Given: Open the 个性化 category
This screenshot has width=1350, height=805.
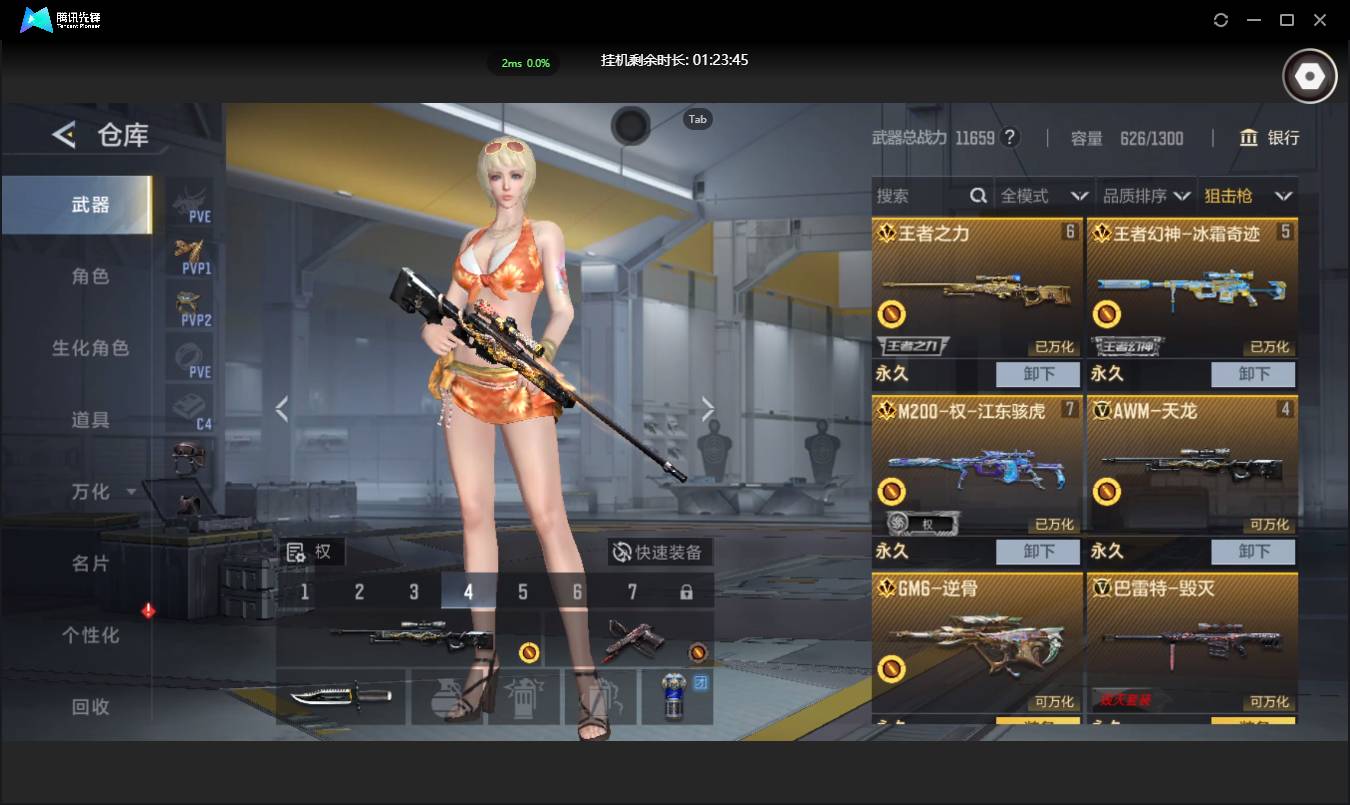Looking at the screenshot, I should click(x=90, y=636).
